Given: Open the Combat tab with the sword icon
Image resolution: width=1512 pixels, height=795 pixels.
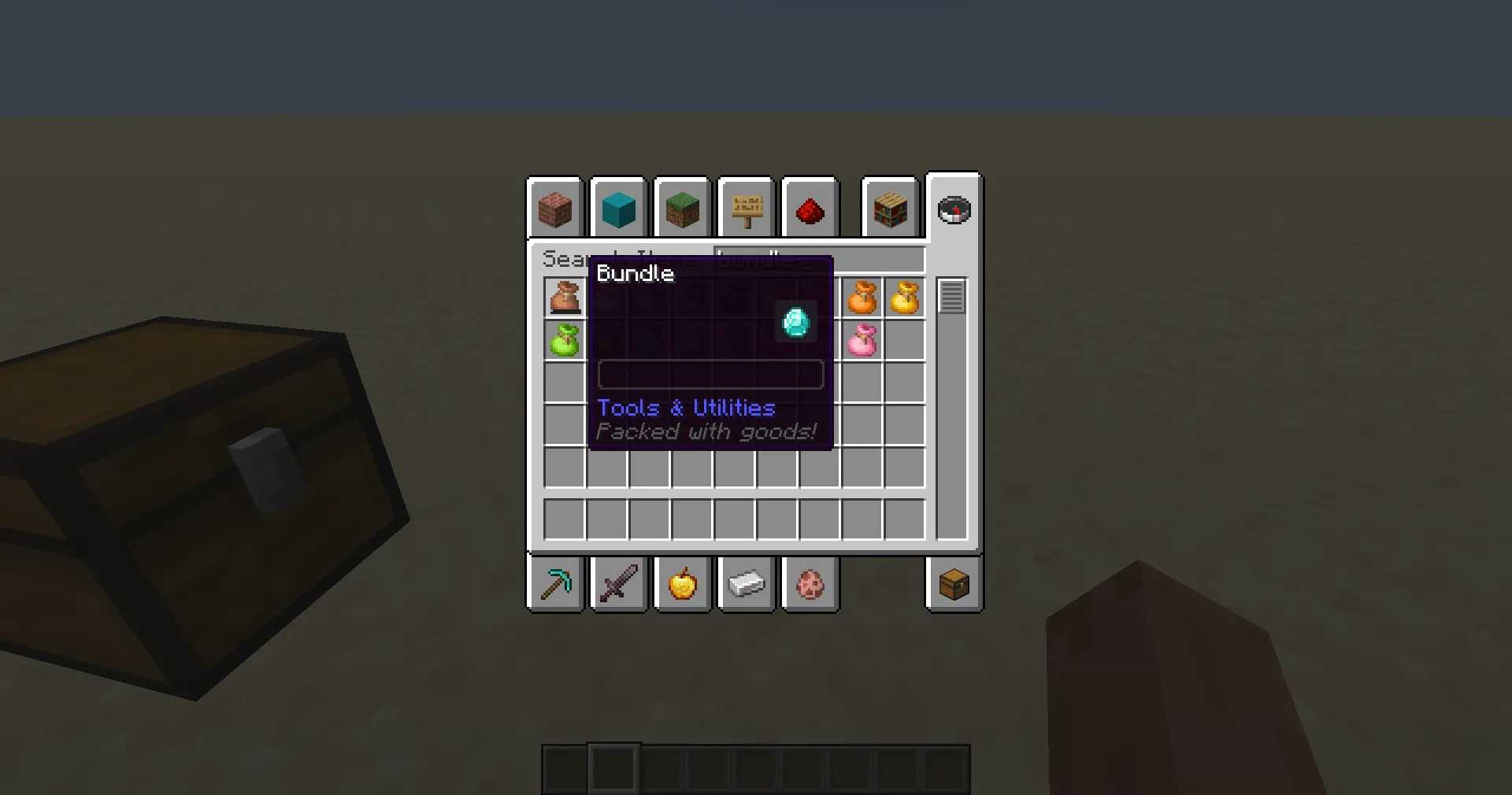Looking at the screenshot, I should coord(619,584).
